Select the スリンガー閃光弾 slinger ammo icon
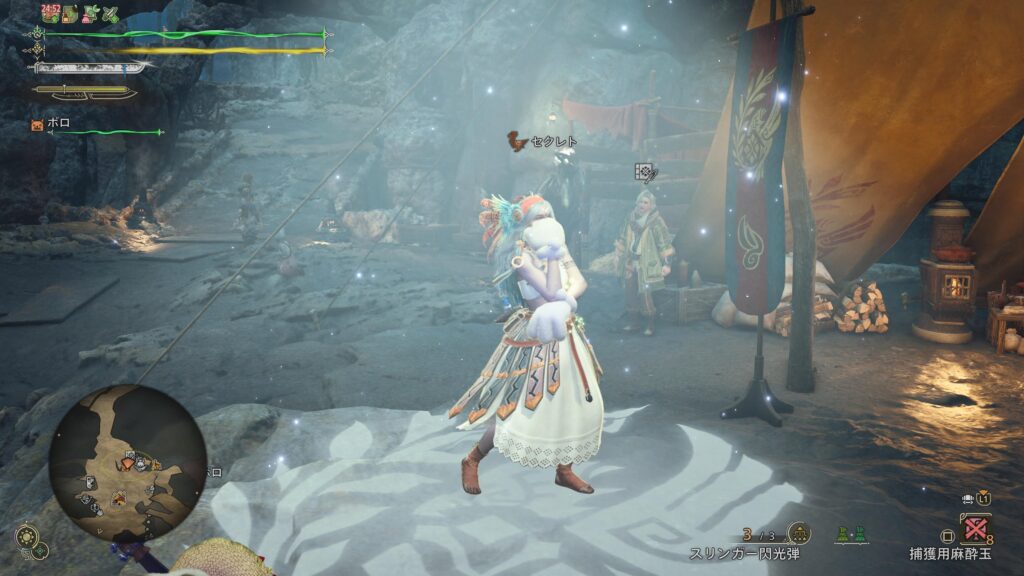Image resolution: width=1024 pixels, height=576 pixels. point(799,533)
